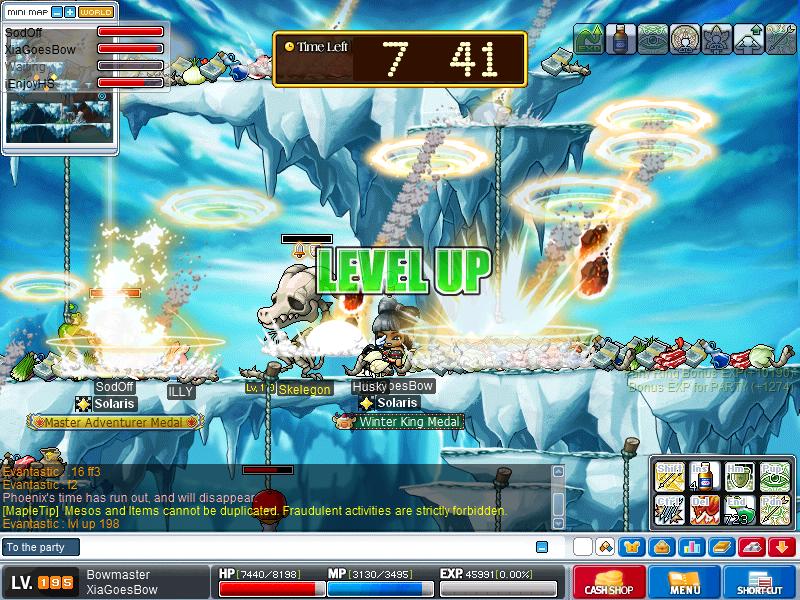Click in the chat text input field
Viewport: 800px width, 600px height.
(300, 547)
